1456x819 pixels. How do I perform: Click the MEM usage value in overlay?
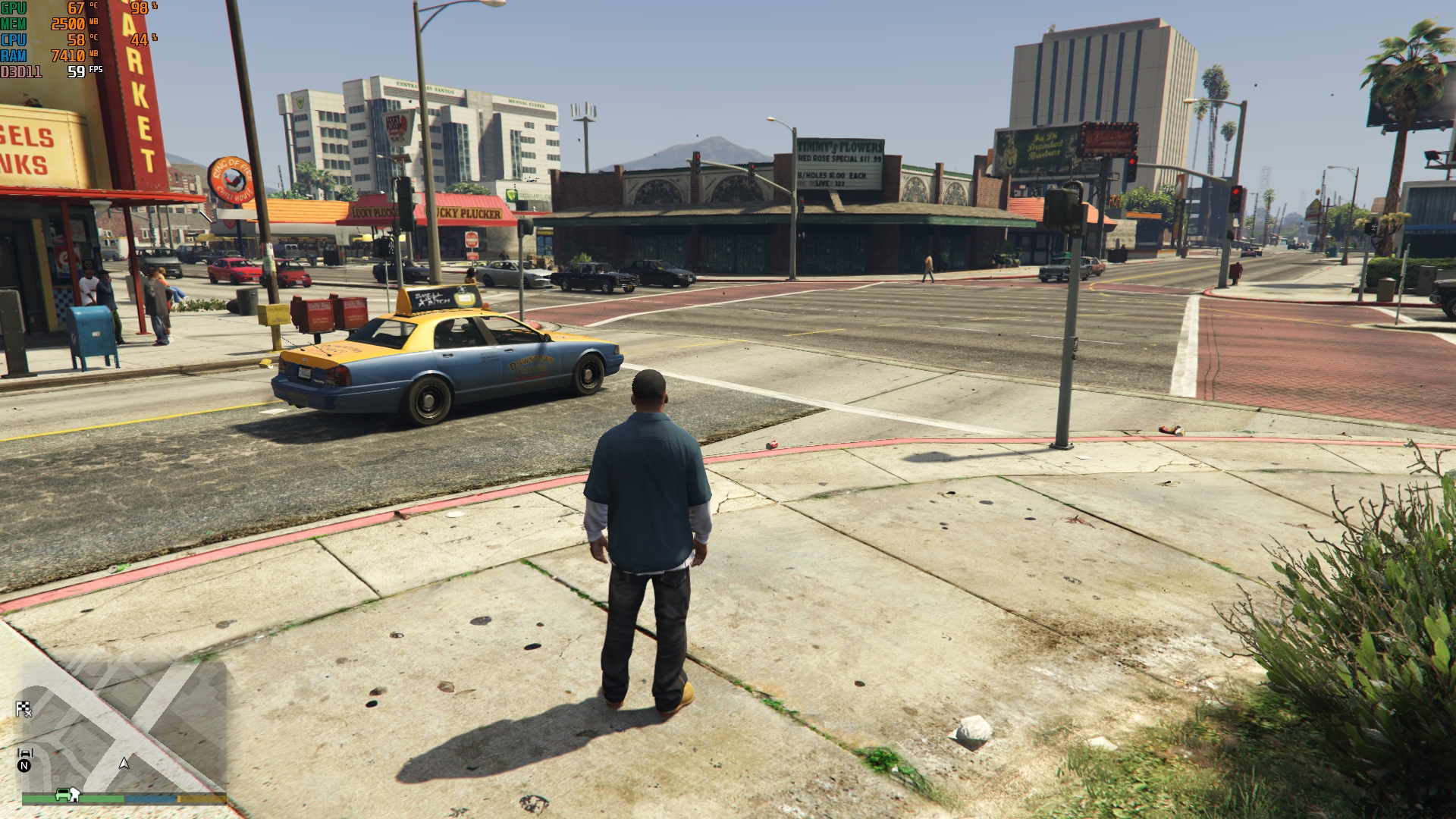(70, 24)
